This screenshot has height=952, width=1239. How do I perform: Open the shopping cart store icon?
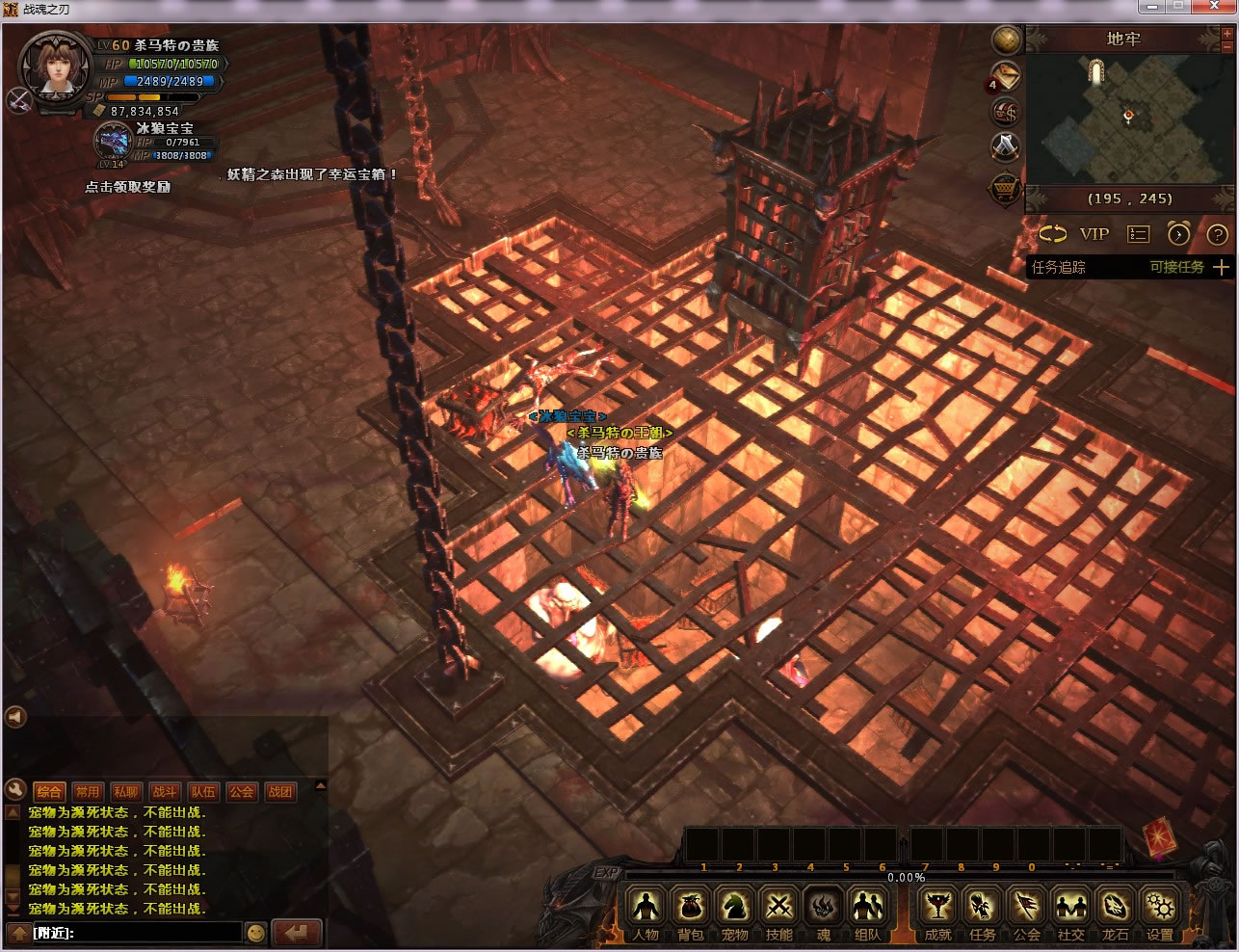coord(1006,187)
